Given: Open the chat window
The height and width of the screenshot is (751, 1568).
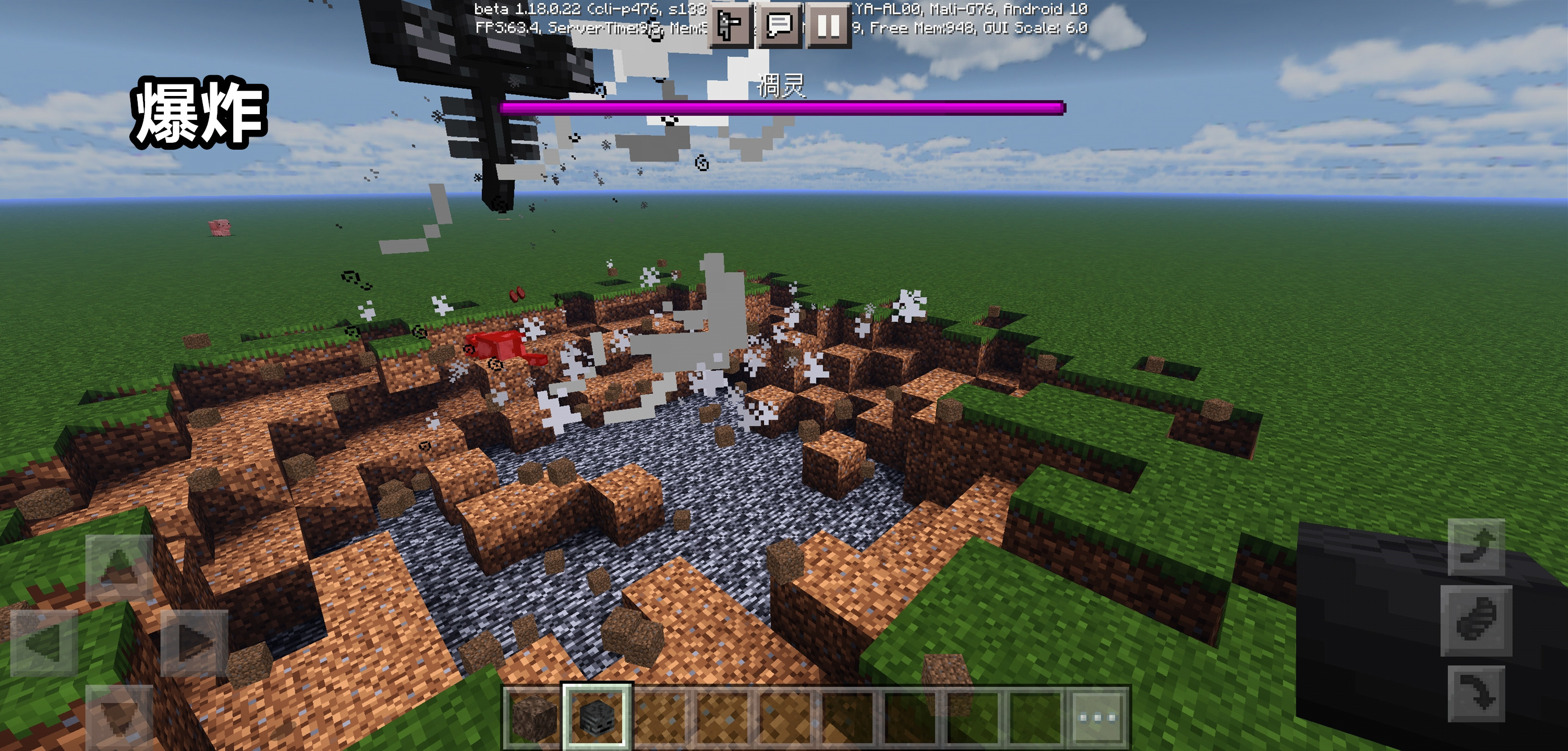Looking at the screenshot, I should pos(778,26).
